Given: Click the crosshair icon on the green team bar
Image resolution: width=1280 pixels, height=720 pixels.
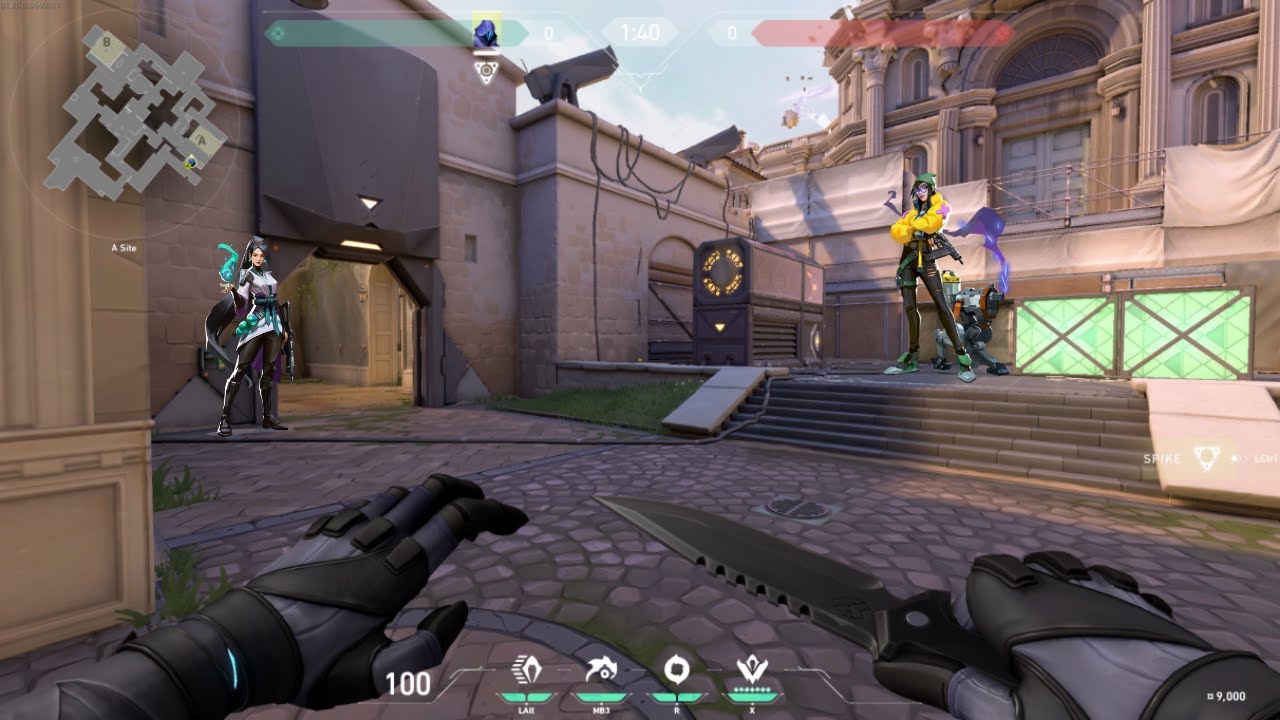Looking at the screenshot, I should point(278,33).
